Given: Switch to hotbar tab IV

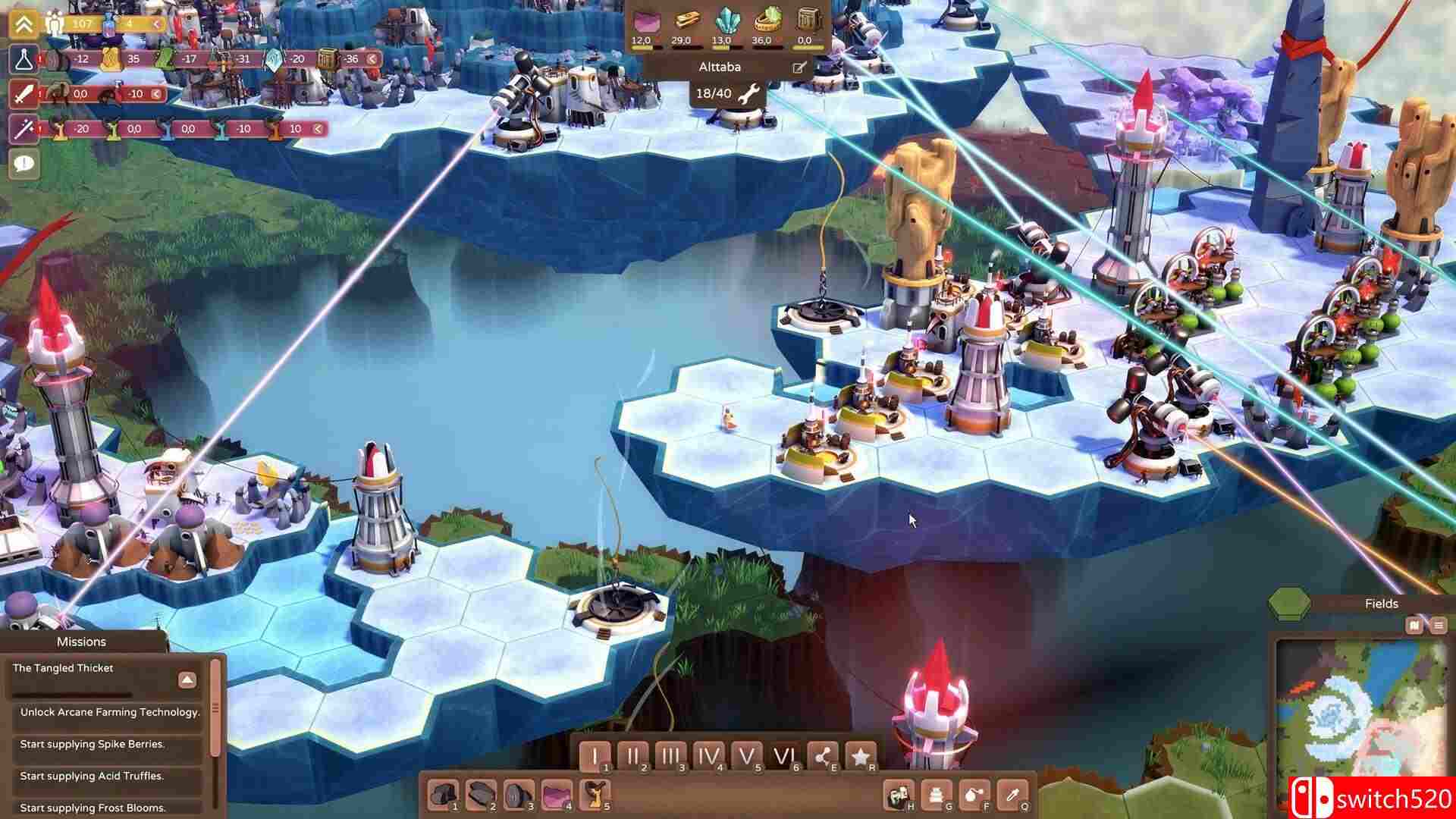Looking at the screenshot, I should pos(707,755).
